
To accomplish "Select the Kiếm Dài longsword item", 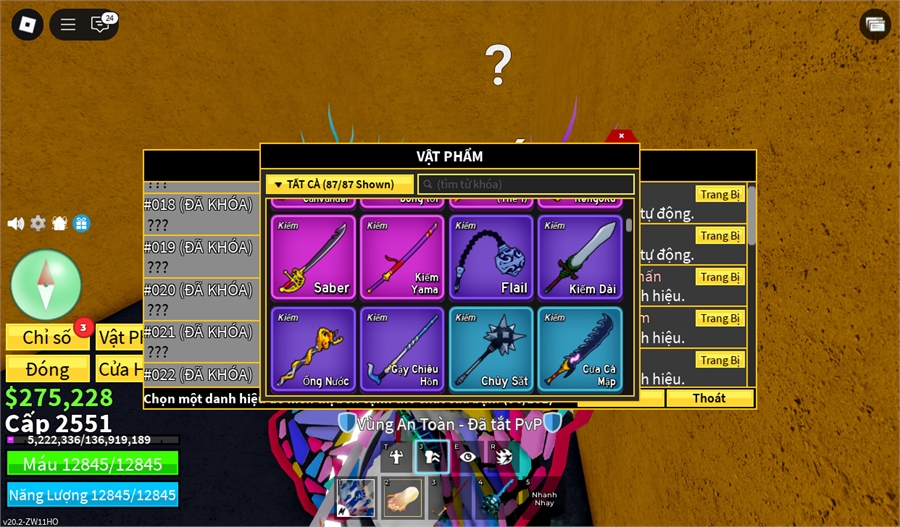I will 579,257.
